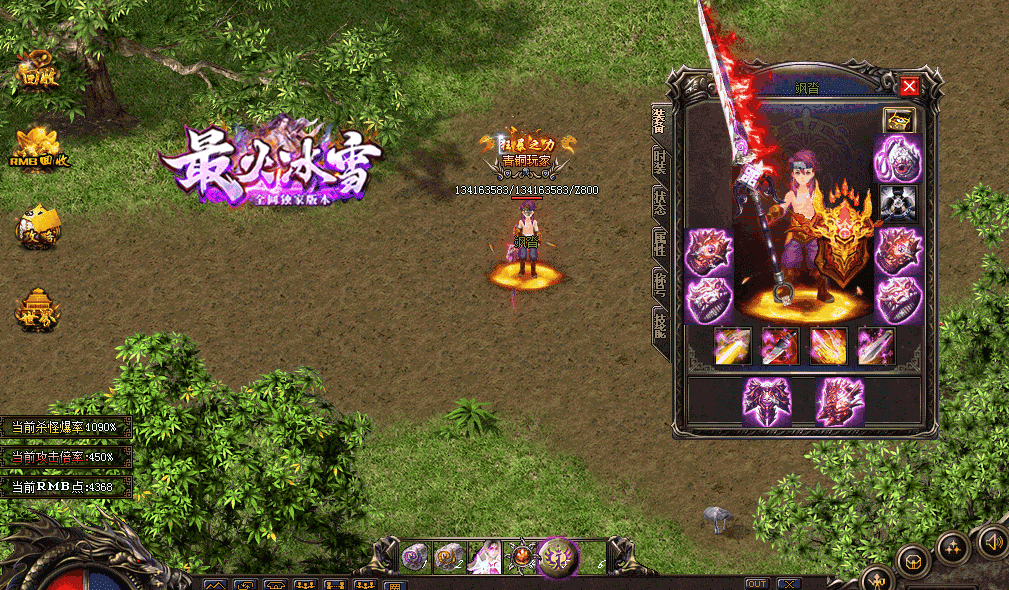Image resolution: width=1009 pixels, height=590 pixels.
Task: Select the golden slash skill slot
Action: (x=732, y=346)
